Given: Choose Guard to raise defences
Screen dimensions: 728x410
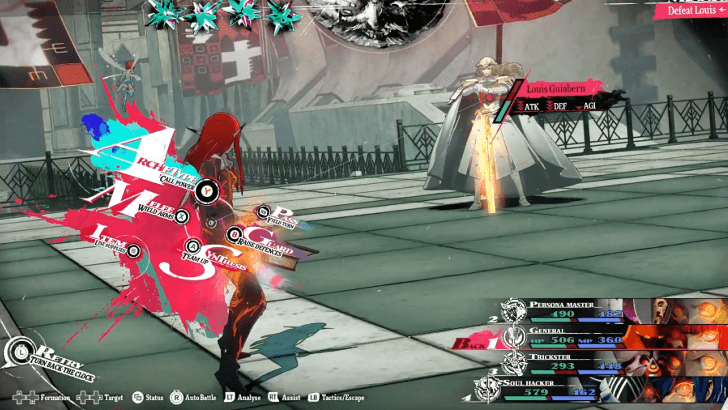Looking at the screenshot, I should [x=262, y=240].
